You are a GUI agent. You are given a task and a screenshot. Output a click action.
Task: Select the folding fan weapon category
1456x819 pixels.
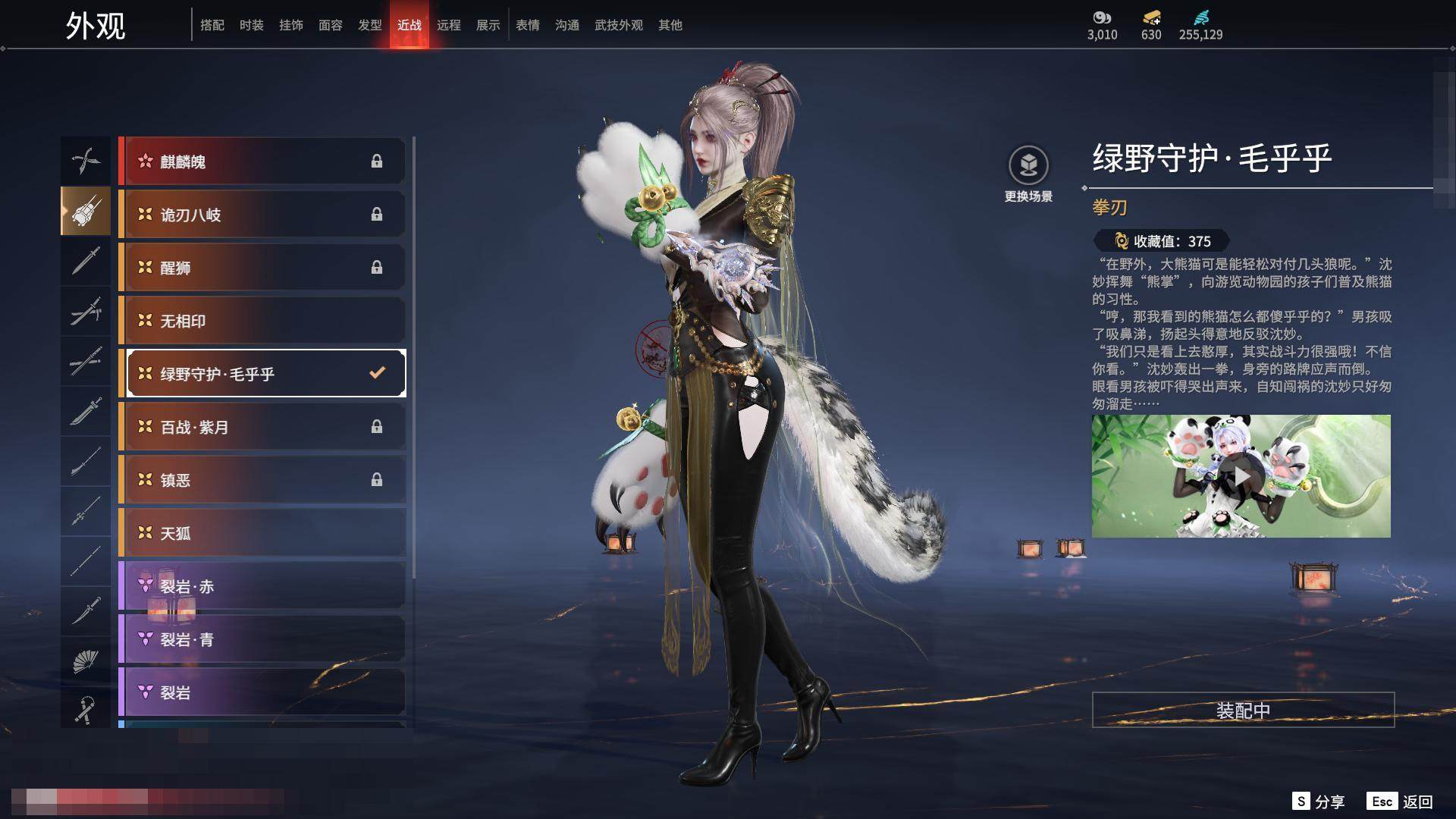pos(85,661)
